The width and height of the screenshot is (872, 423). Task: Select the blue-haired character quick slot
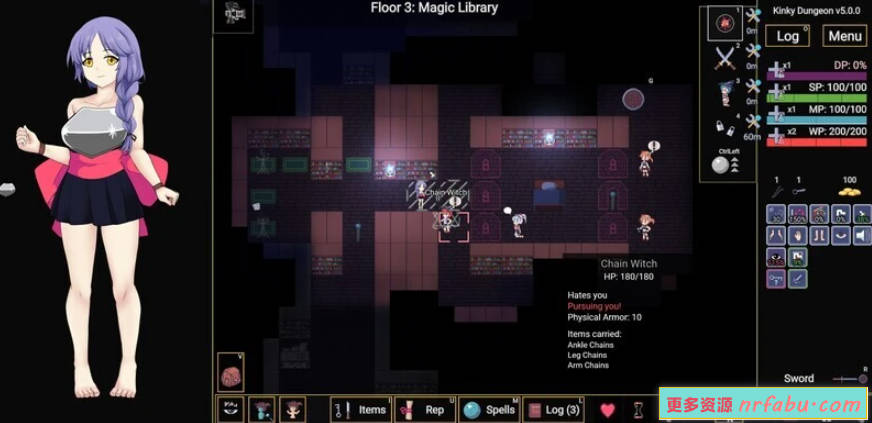pos(725,93)
